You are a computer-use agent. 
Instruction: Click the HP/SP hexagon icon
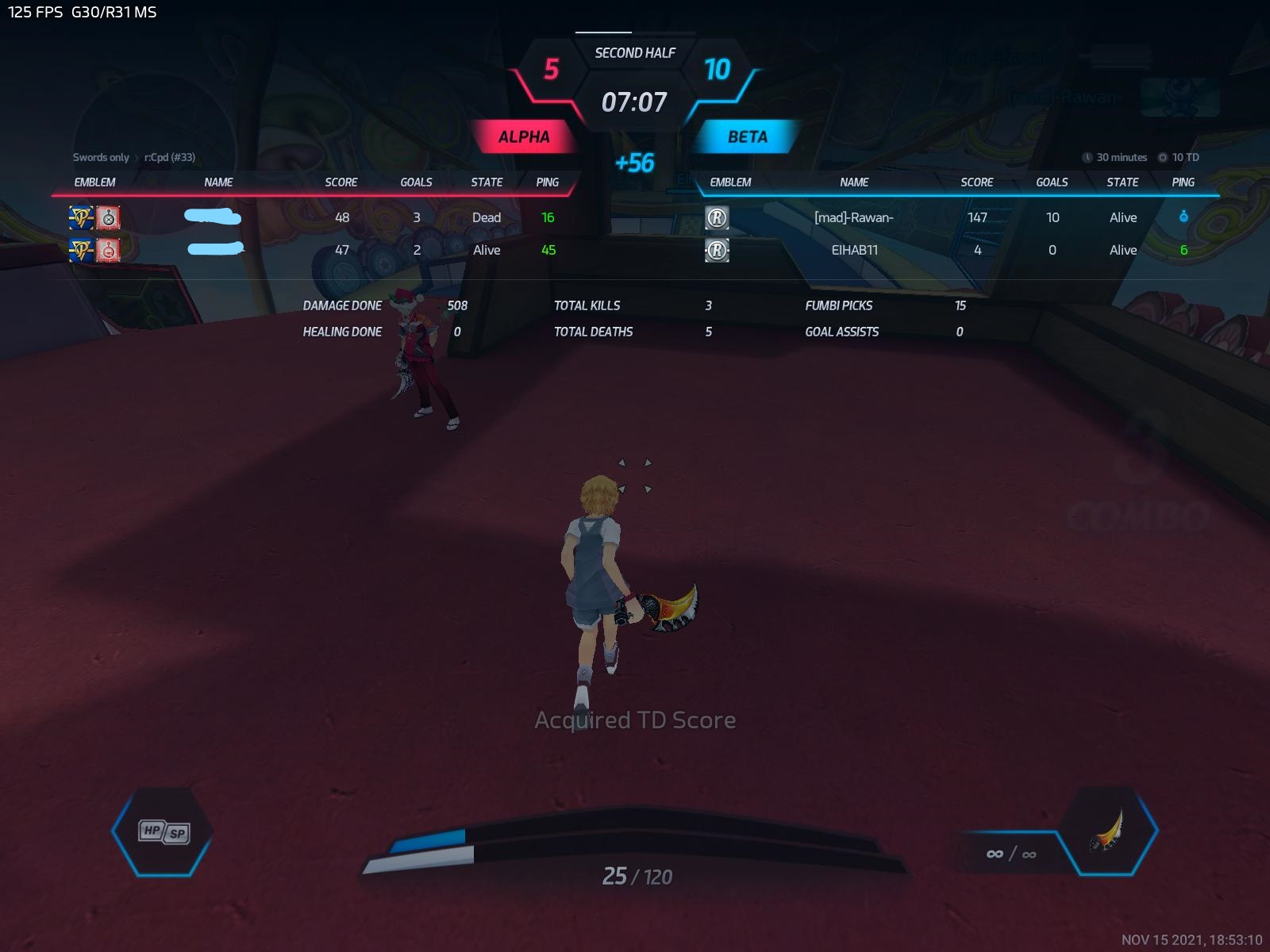point(164,831)
